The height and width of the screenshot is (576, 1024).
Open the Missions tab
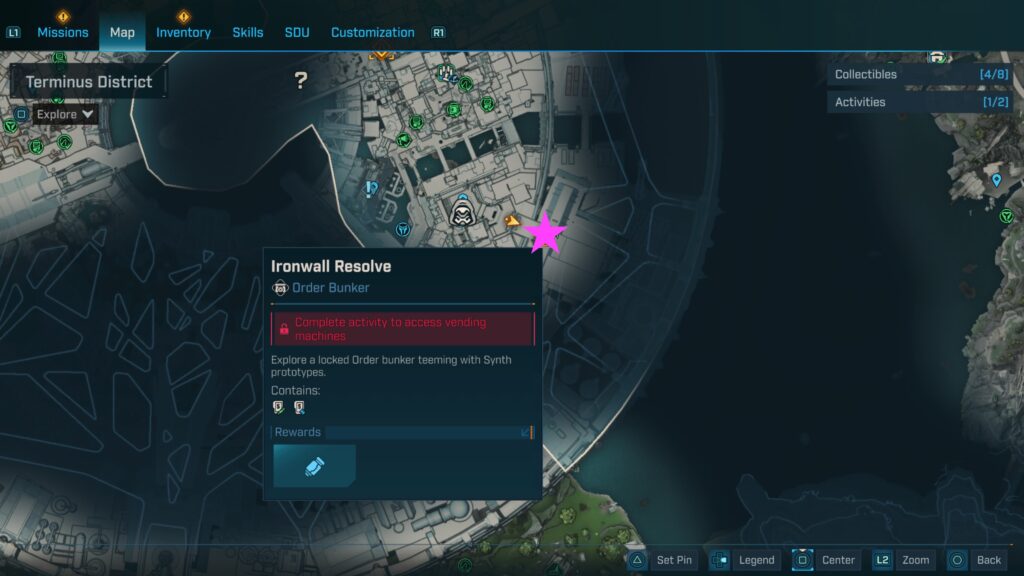point(63,32)
